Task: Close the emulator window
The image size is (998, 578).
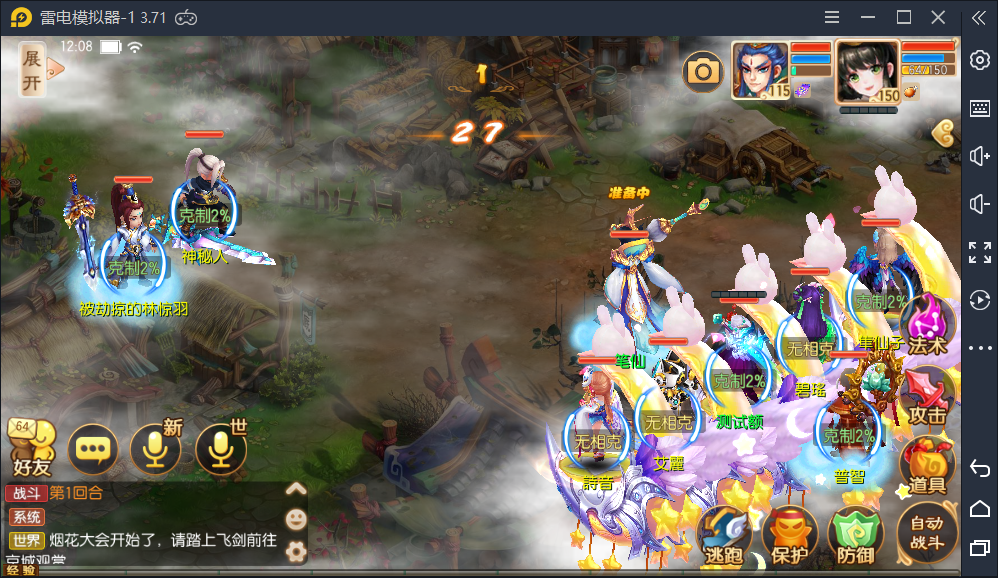Action: [938, 17]
